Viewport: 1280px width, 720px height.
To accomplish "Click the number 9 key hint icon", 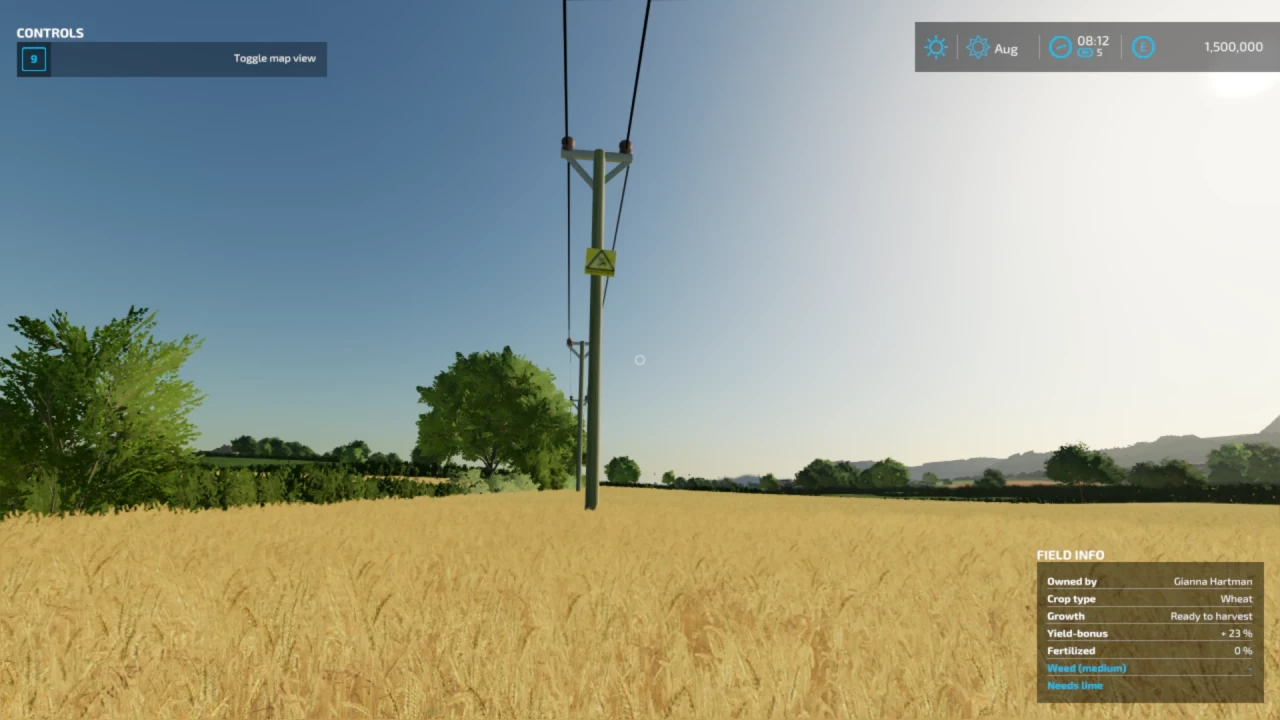I will tap(33, 59).
